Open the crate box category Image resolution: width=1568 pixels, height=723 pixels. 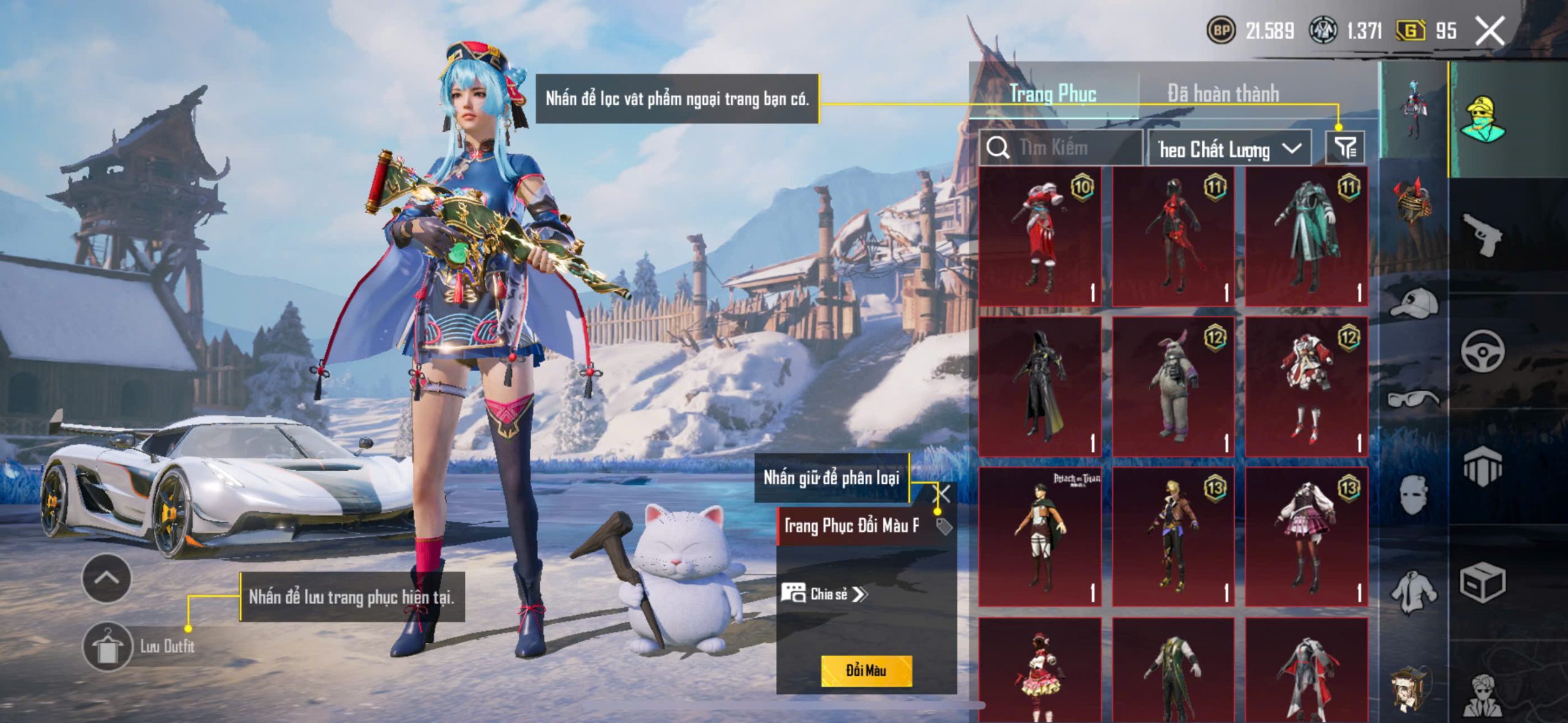pos(1482,583)
